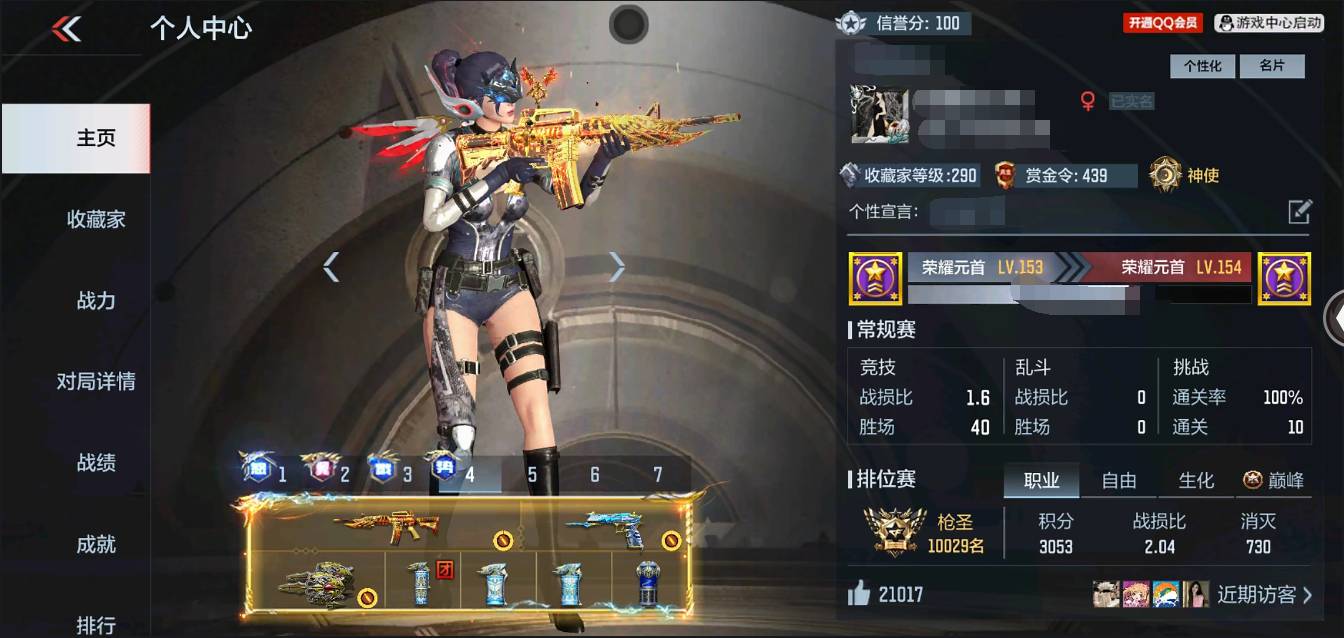Click the 开通QQ会员 button

pos(1162,23)
